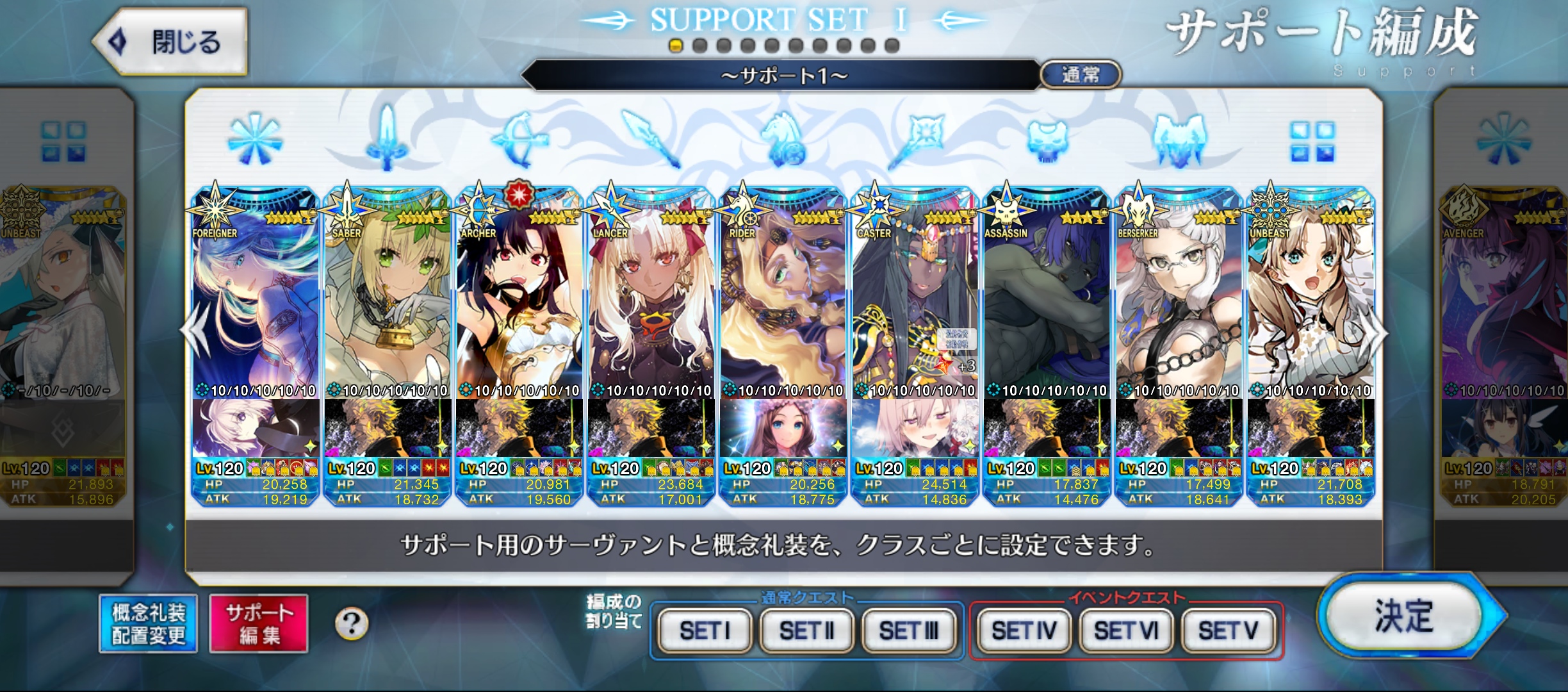The image size is (1568, 692).
Task: Assign SET I to normal quests
Action: tap(705, 631)
